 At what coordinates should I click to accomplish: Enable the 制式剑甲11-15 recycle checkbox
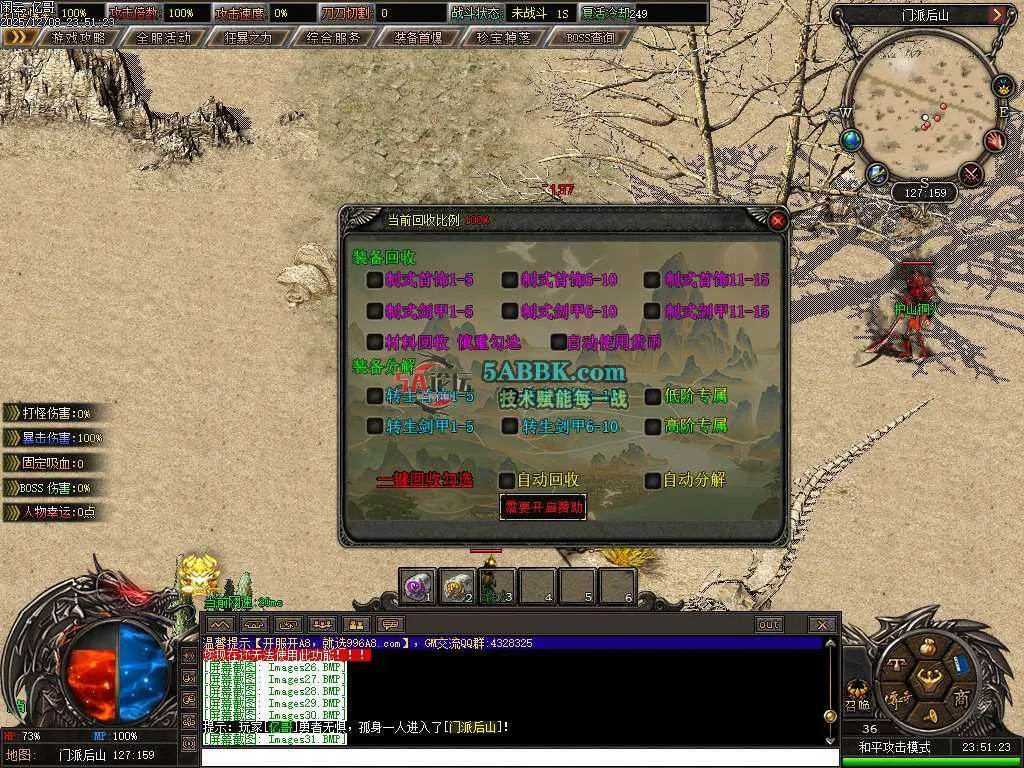653,312
